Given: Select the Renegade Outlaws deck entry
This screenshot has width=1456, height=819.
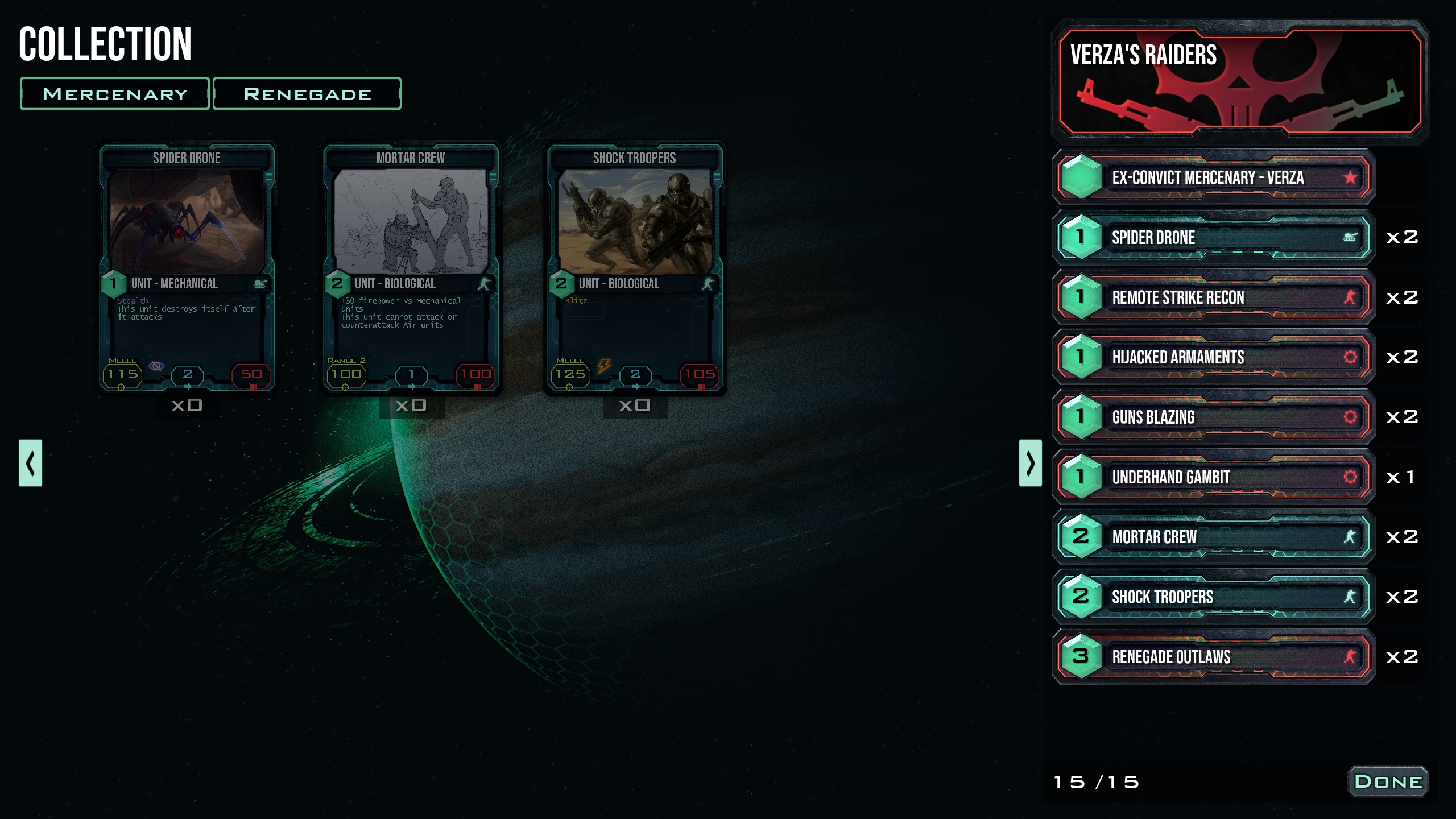Looking at the screenshot, I should [x=1214, y=657].
